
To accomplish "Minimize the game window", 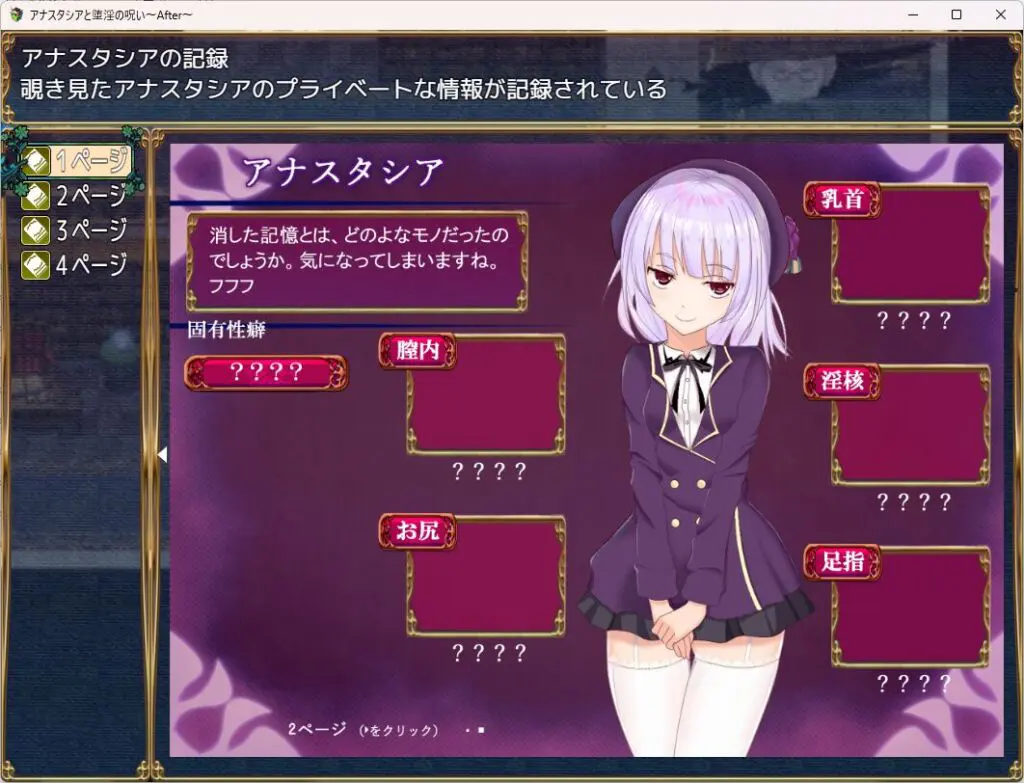I will [x=910, y=15].
